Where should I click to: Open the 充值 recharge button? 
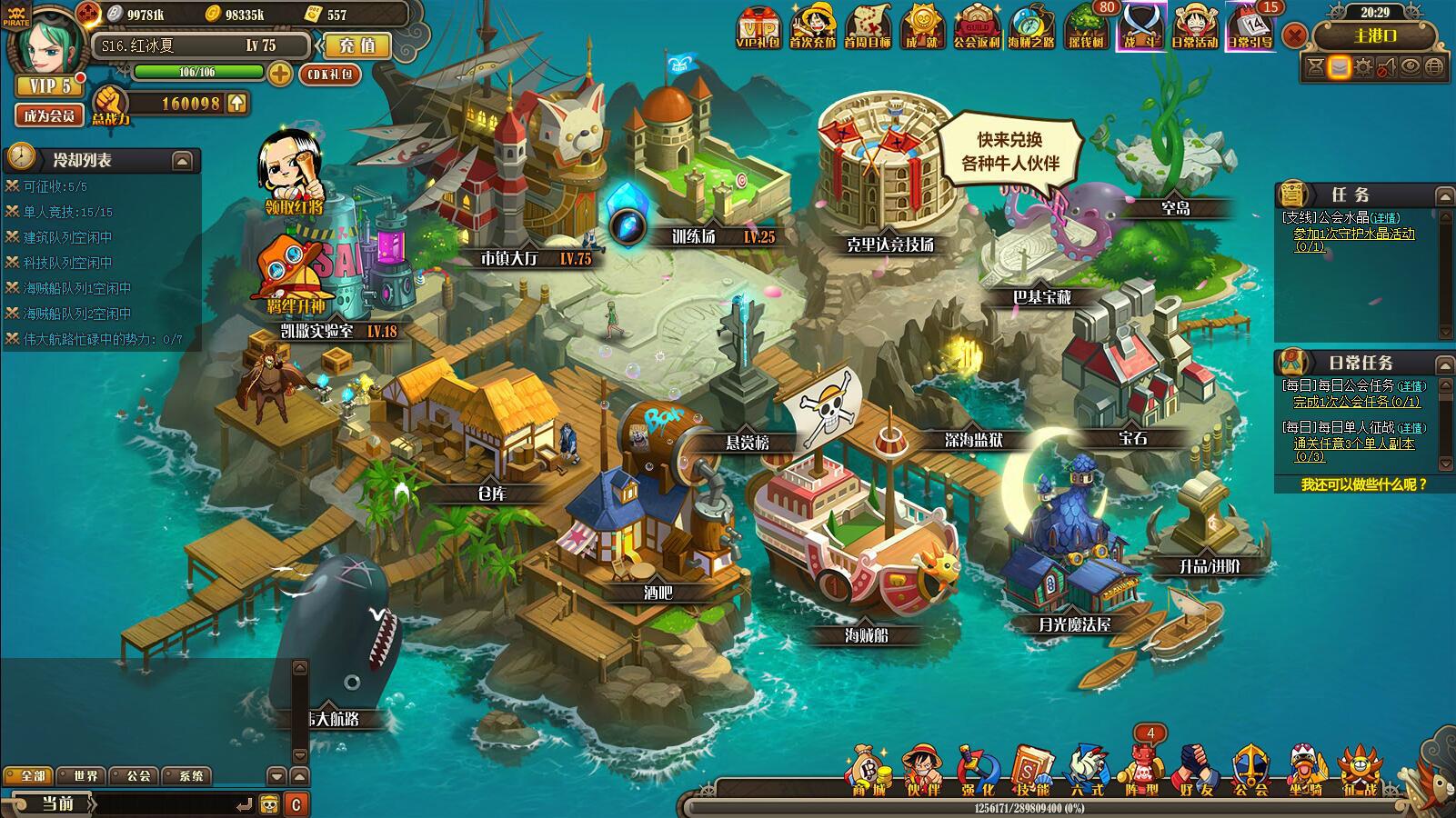pyautogui.click(x=356, y=45)
